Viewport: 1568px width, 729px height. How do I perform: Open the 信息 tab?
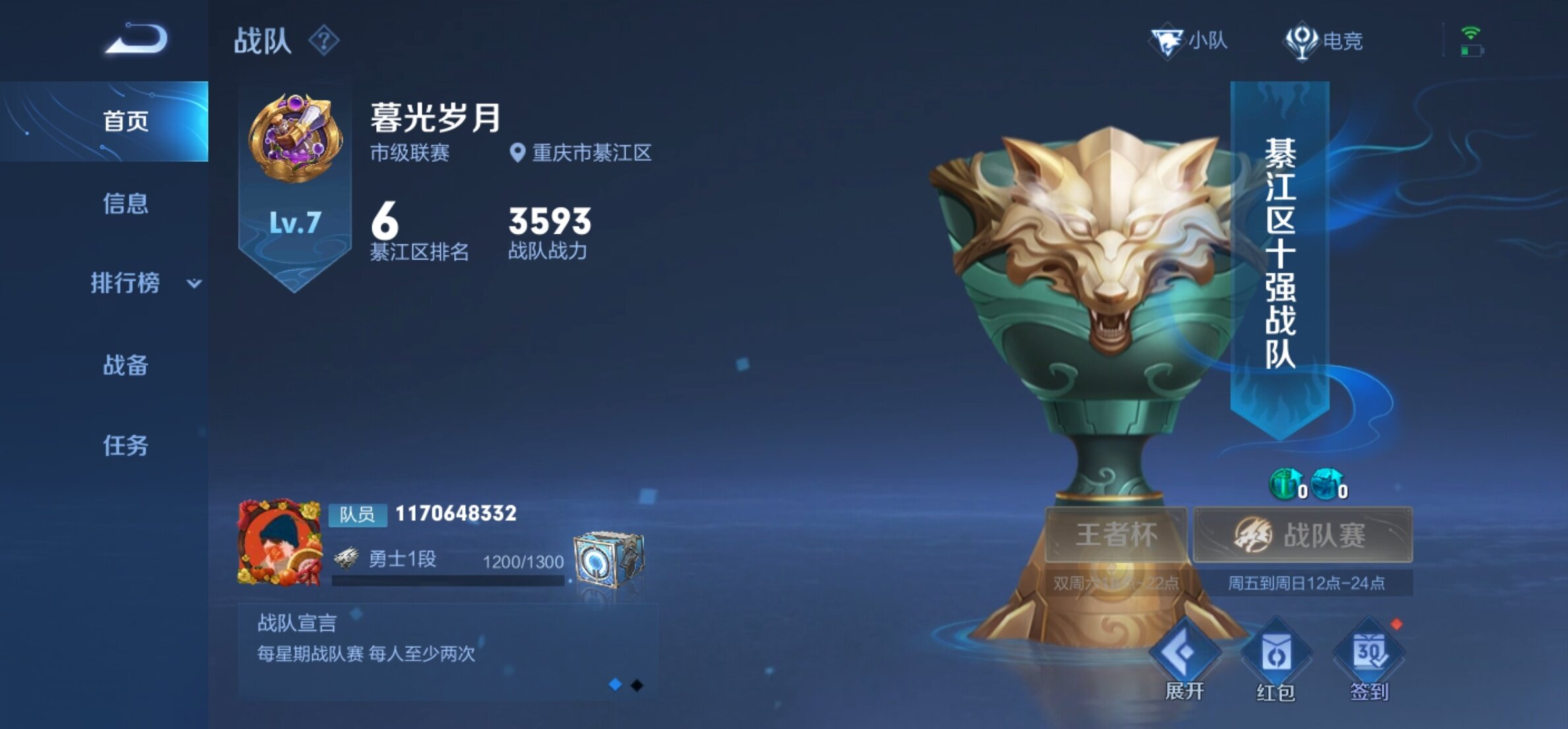pos(124,203)
